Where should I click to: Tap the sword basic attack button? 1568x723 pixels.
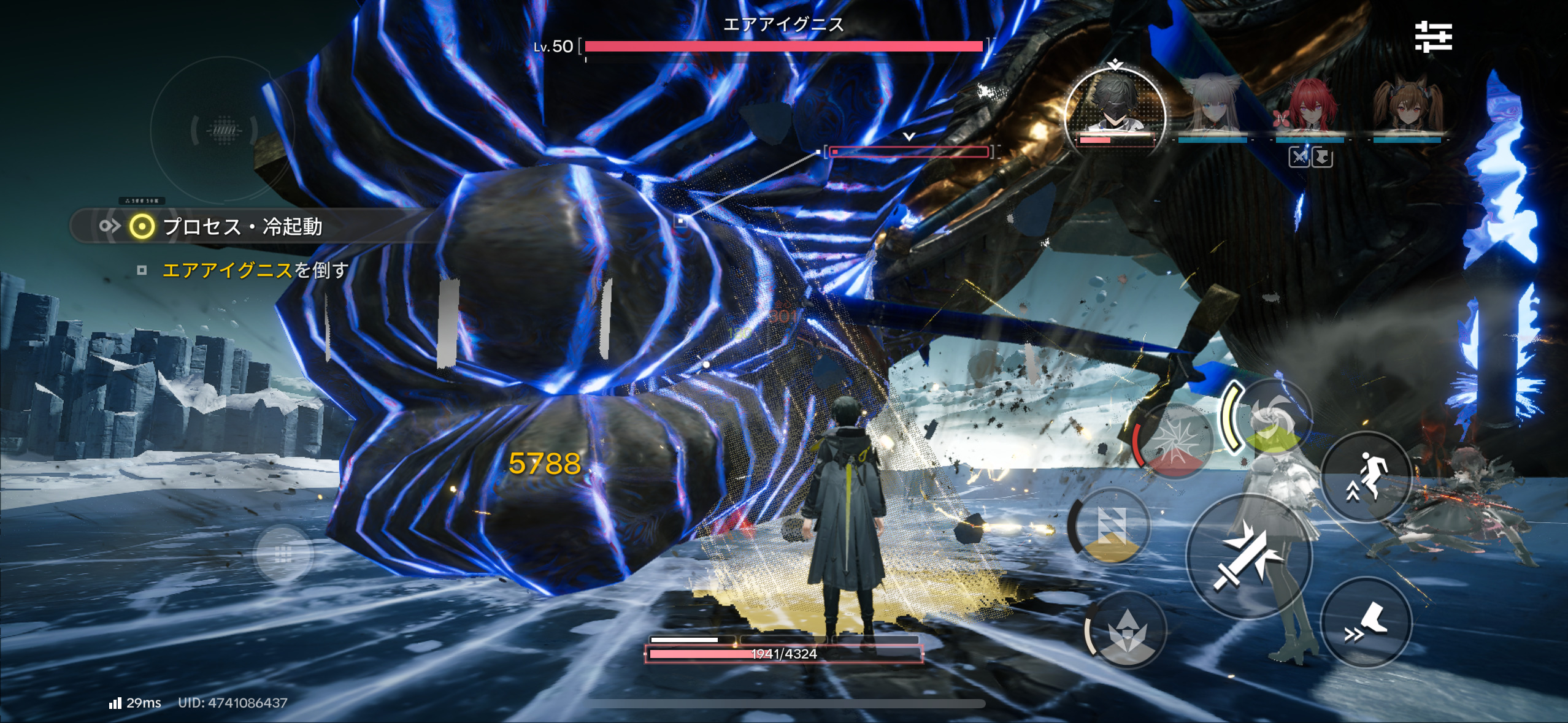point(1248,557)
